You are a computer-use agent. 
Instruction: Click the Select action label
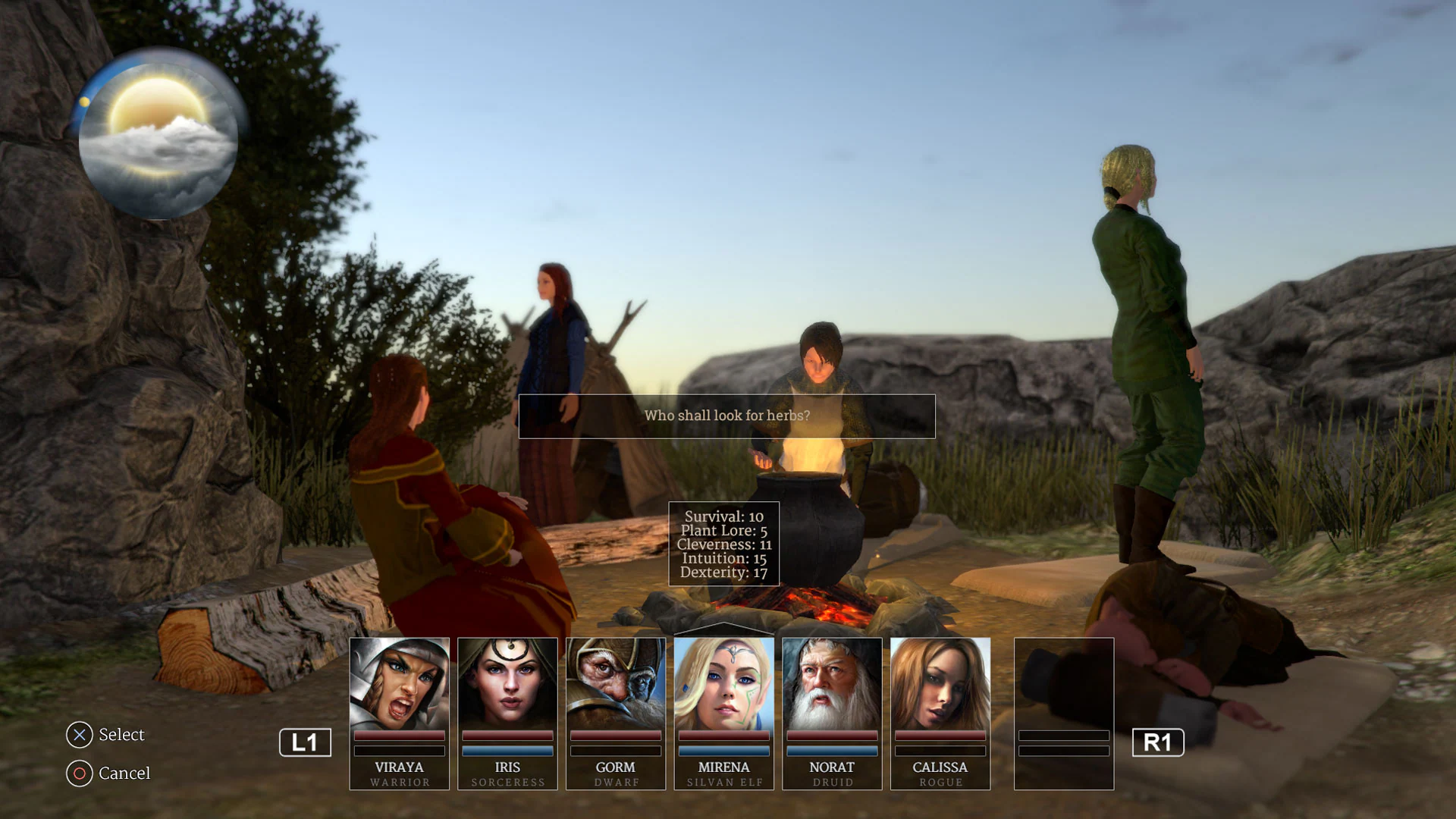coord(121,734)
